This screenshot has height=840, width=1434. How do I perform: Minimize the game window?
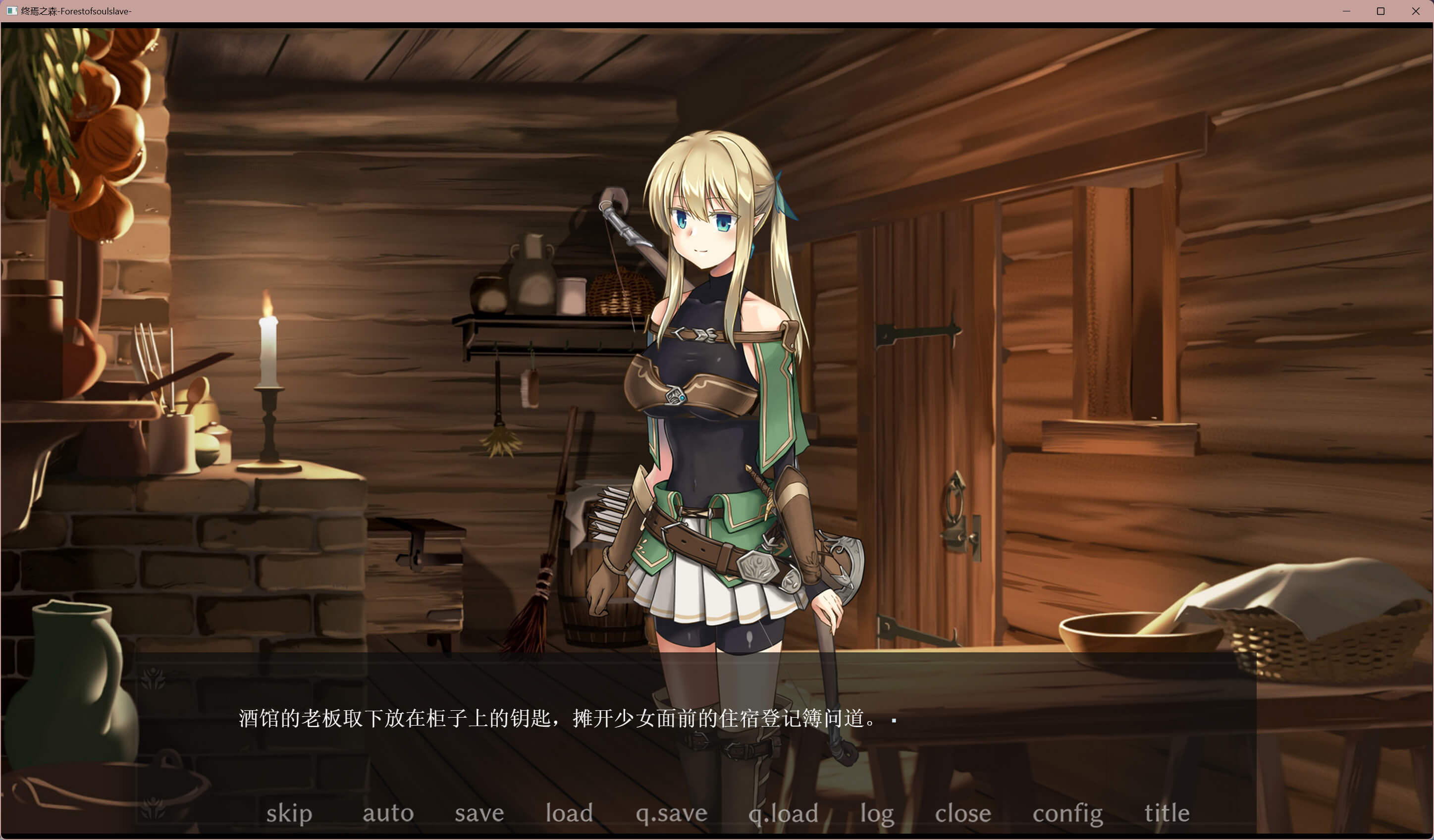point(1346,11)
